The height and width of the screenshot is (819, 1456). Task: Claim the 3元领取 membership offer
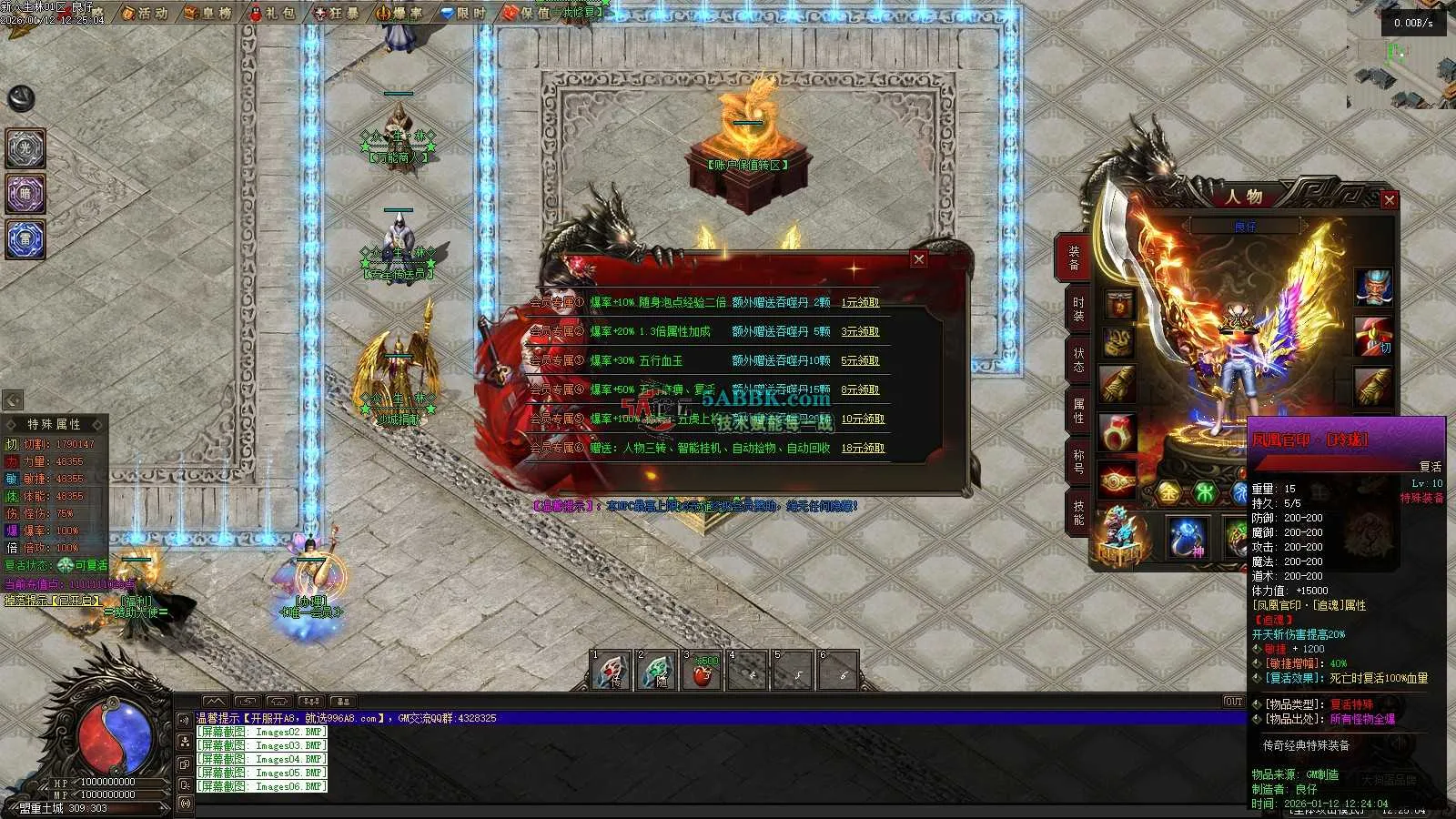[860, 331]
